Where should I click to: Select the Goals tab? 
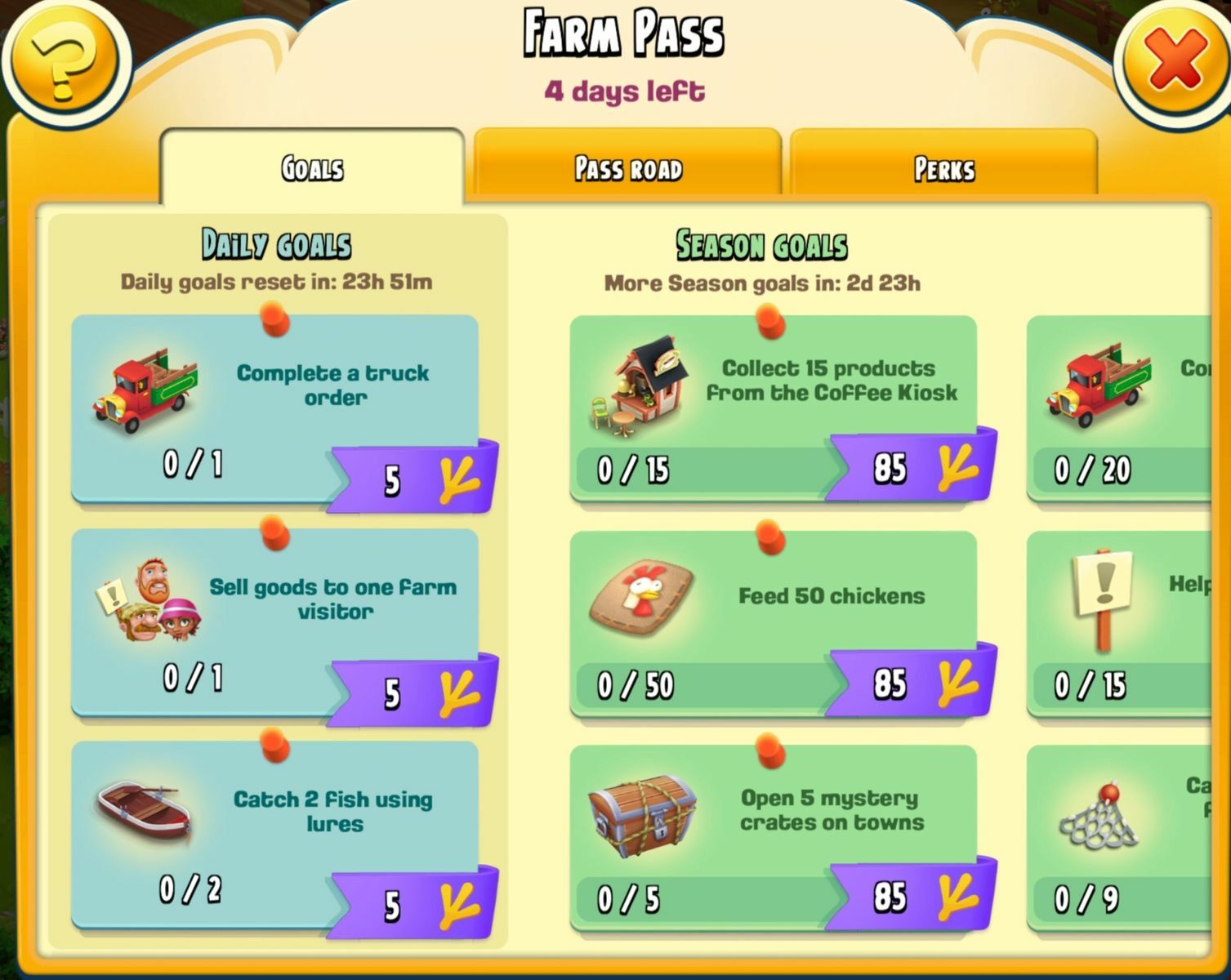point(312,168)
